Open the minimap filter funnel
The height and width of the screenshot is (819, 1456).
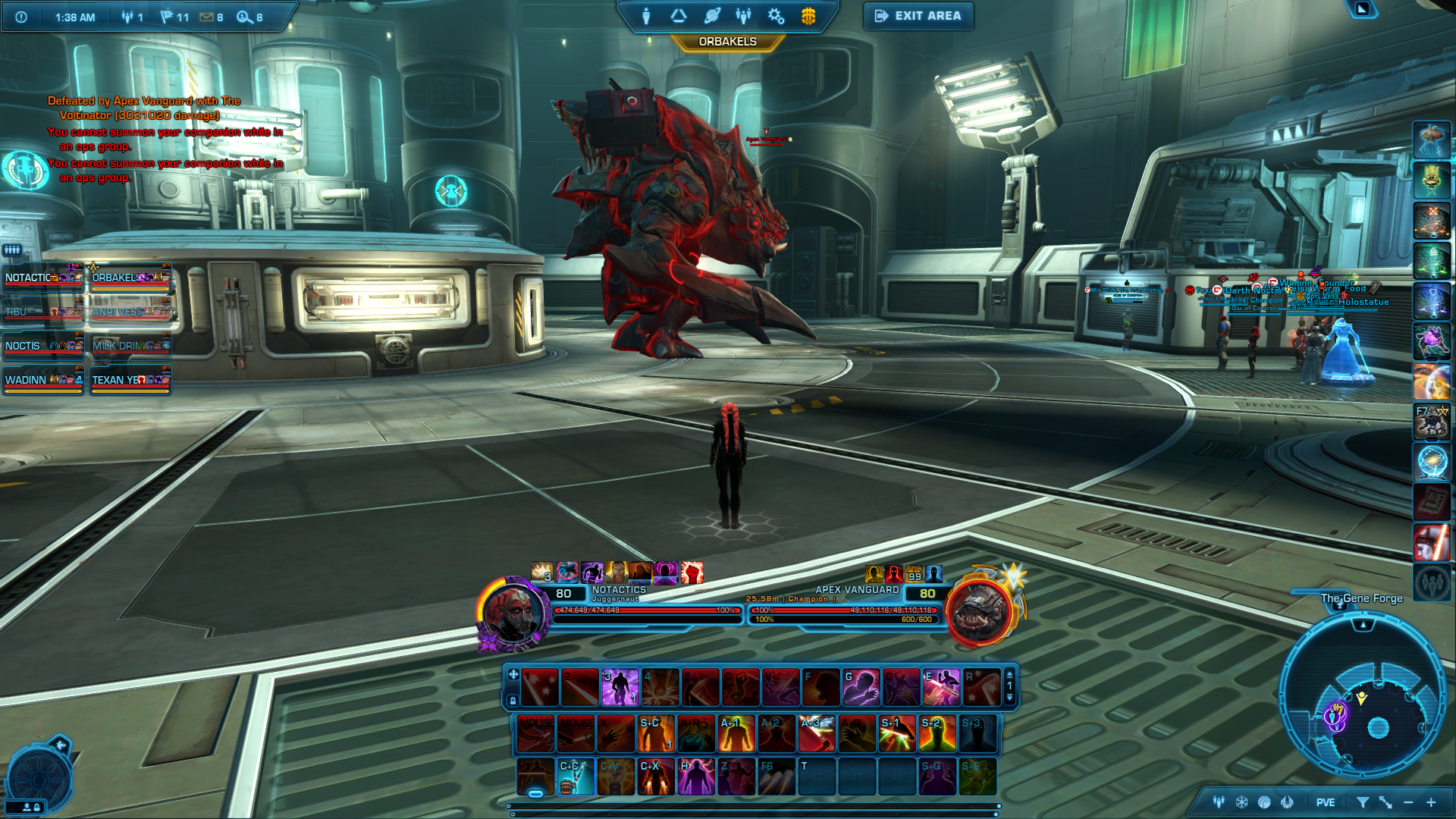point(1362,802)
